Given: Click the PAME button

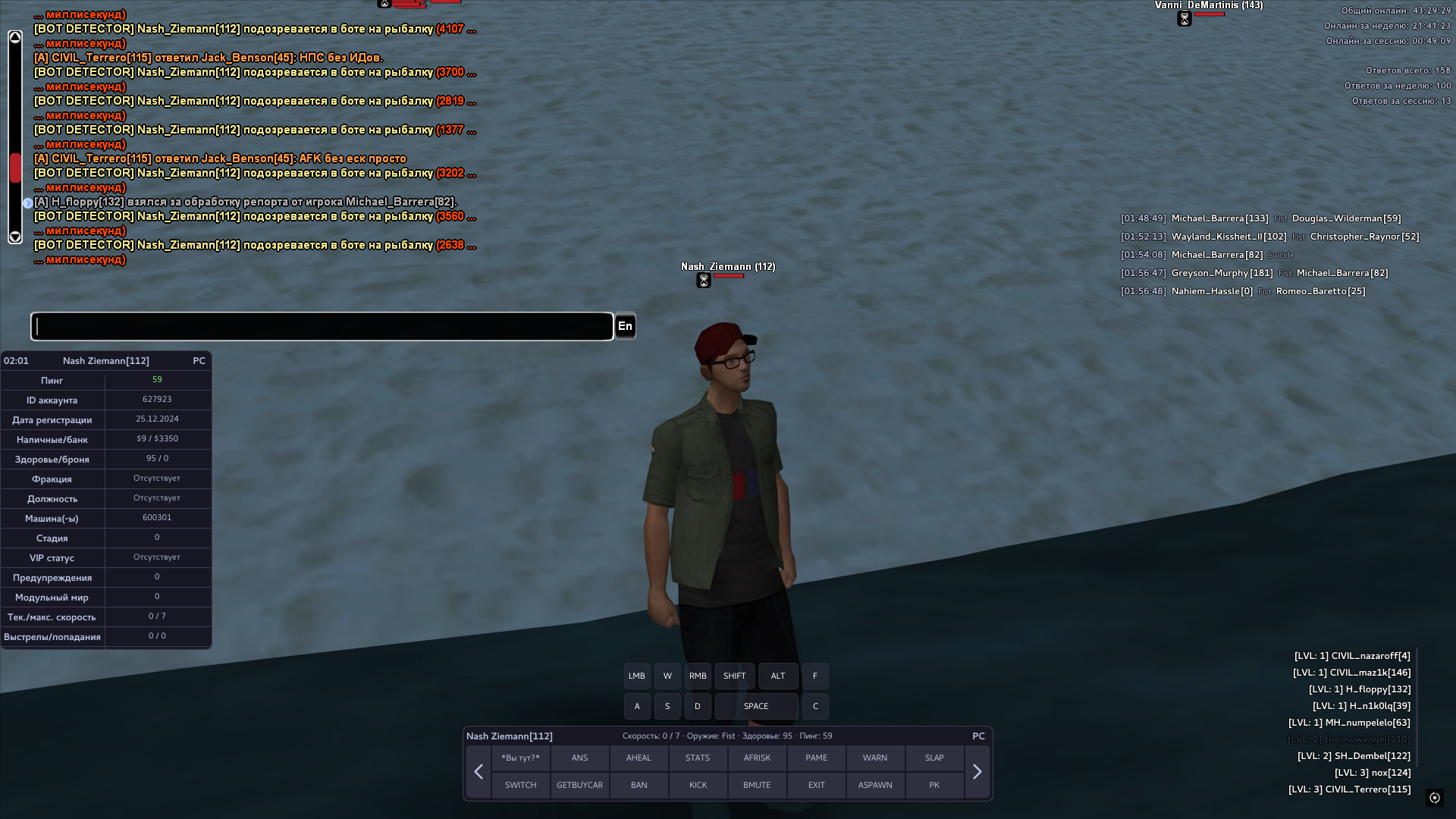Looking at the screenshot, I should [x=816, y=758].
